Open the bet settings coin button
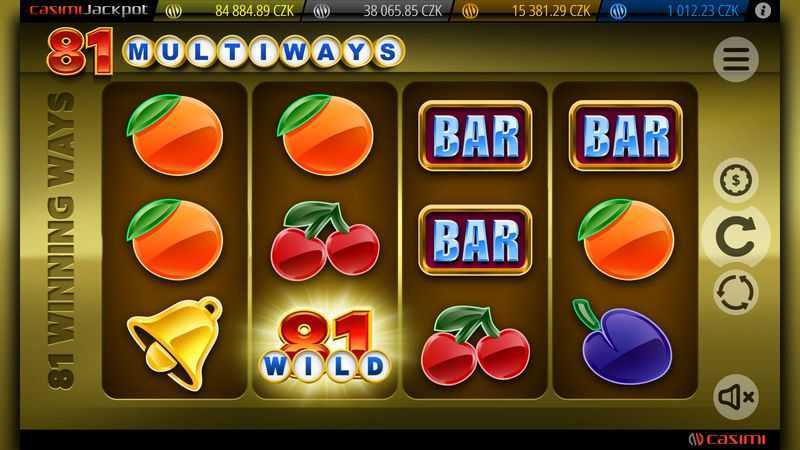Image resolution: width=800 pixels, height=450 pixels. (x=735, y=181)
